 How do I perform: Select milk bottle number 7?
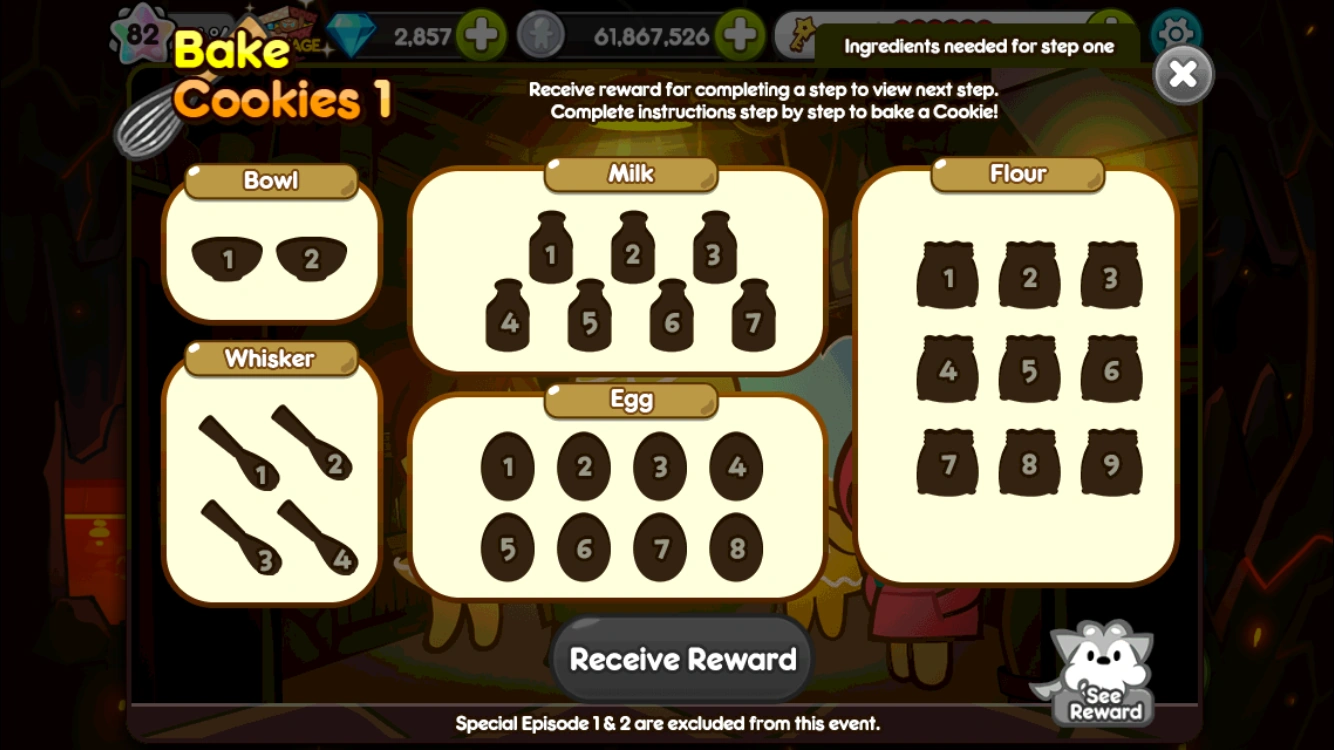coord(752,321)
